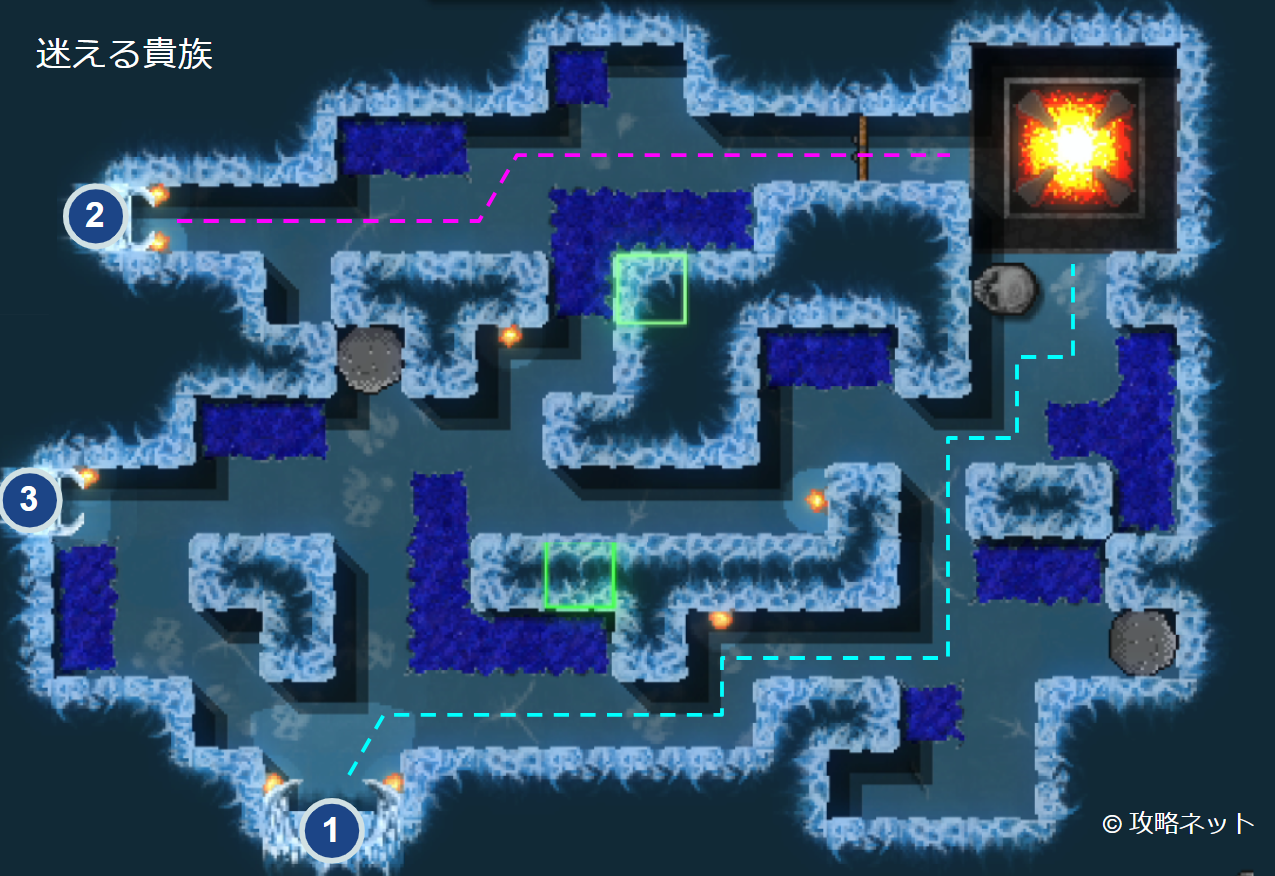
Task: Choose entrance marker number 3
Action: pos(29,498)
